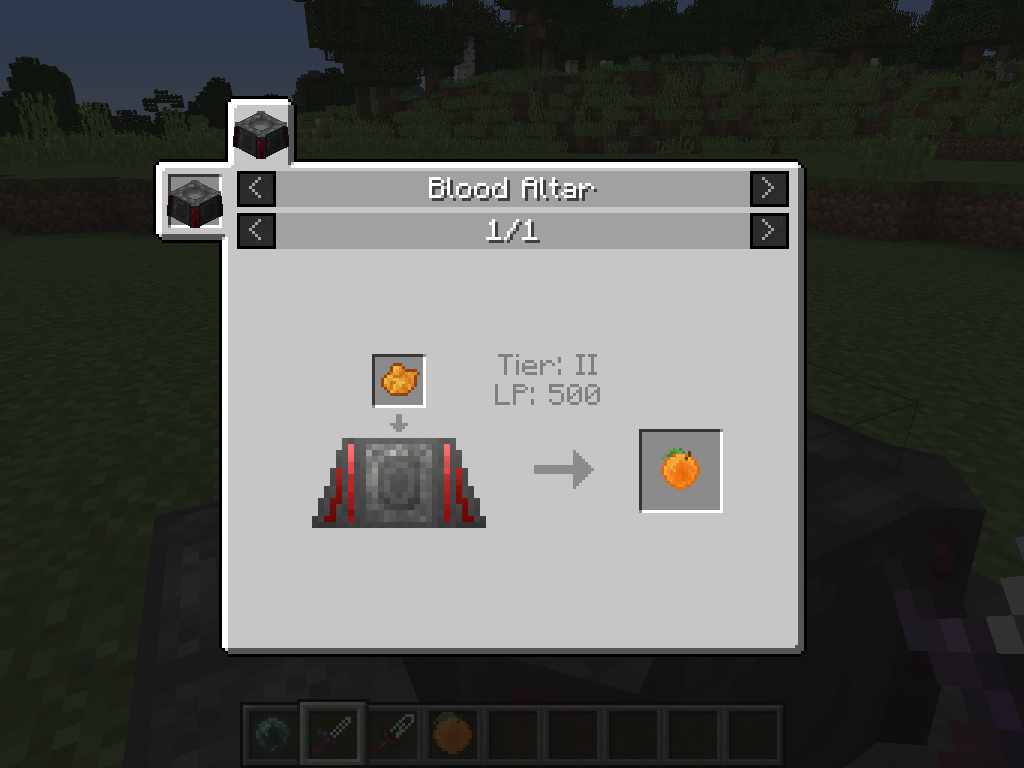Image resolution: width=1024 pixels, height=768 pixels.
Task: Show the previous recipe page
Action: click(x=256, y=230)
